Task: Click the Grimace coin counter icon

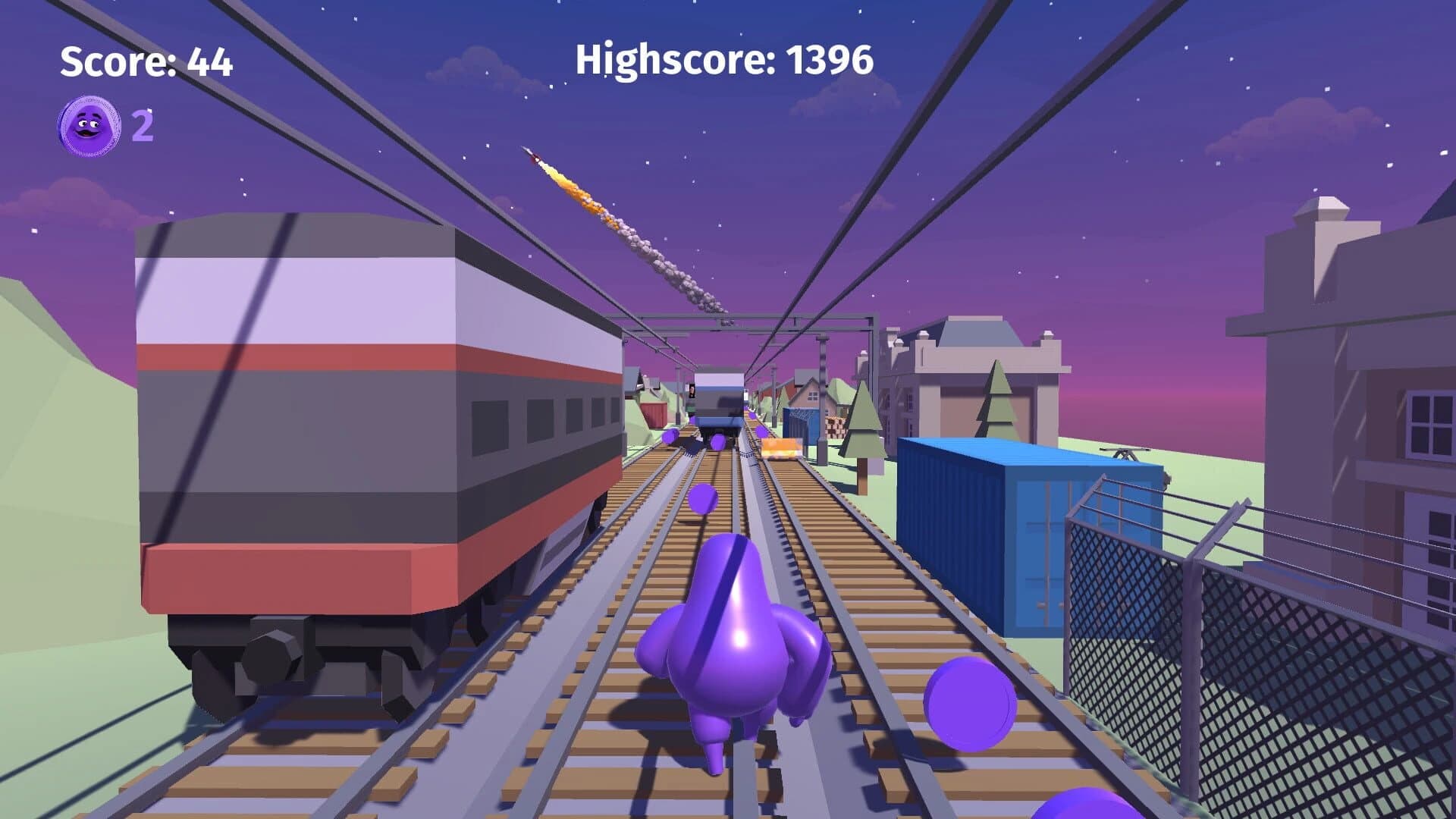Action: point(89,124)
